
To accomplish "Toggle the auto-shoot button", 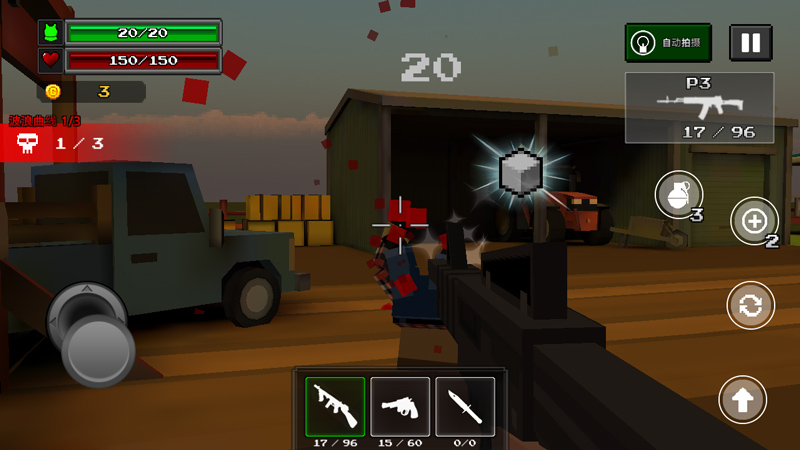I will pos(668,43).
